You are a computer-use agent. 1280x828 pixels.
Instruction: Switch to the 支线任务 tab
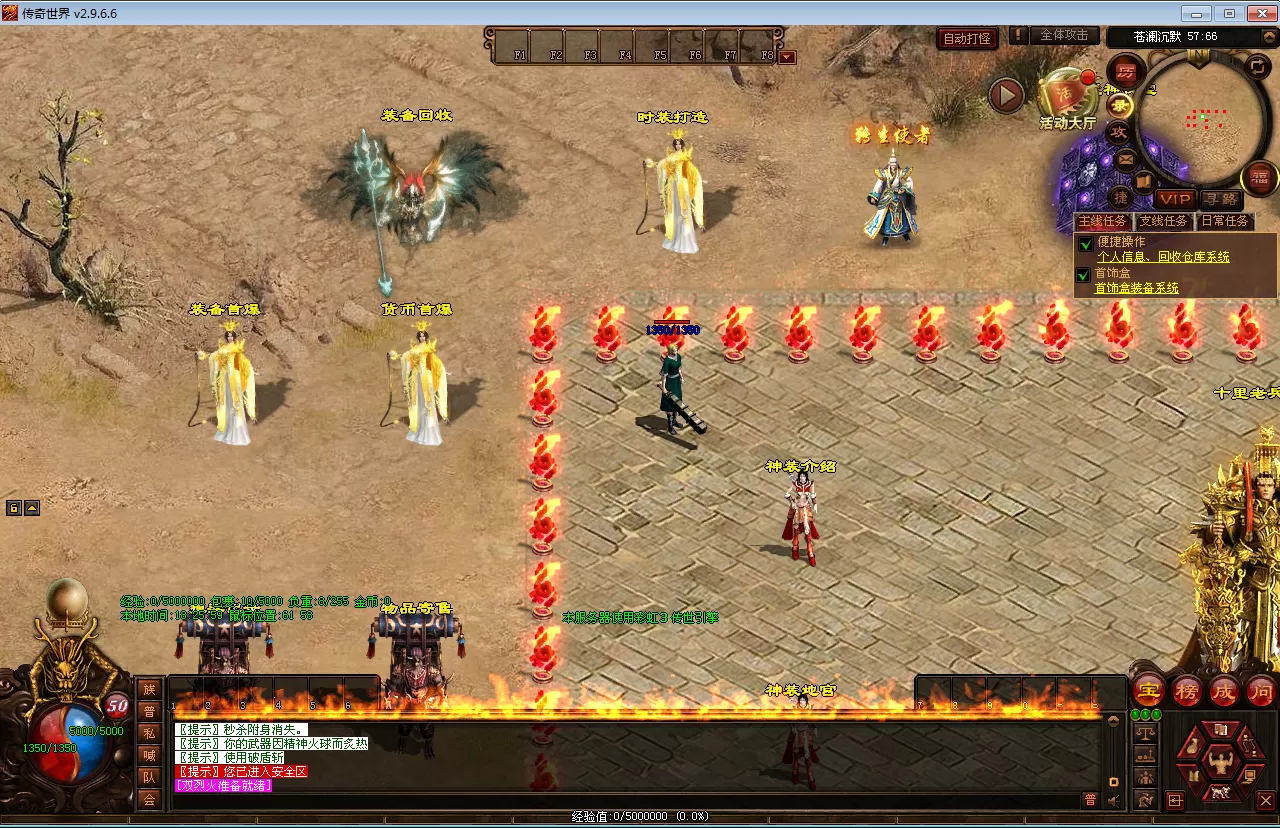pos(1164,221)
